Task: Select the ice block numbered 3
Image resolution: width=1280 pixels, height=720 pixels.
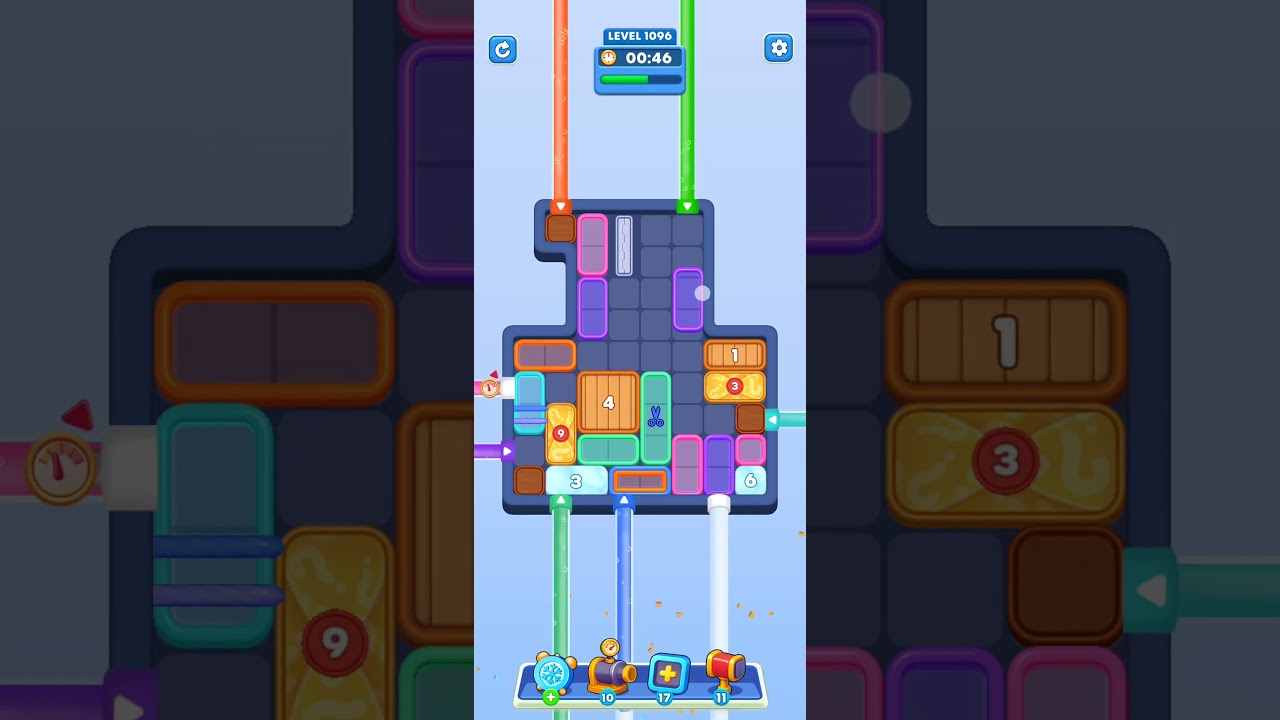Action: [575, 481]
